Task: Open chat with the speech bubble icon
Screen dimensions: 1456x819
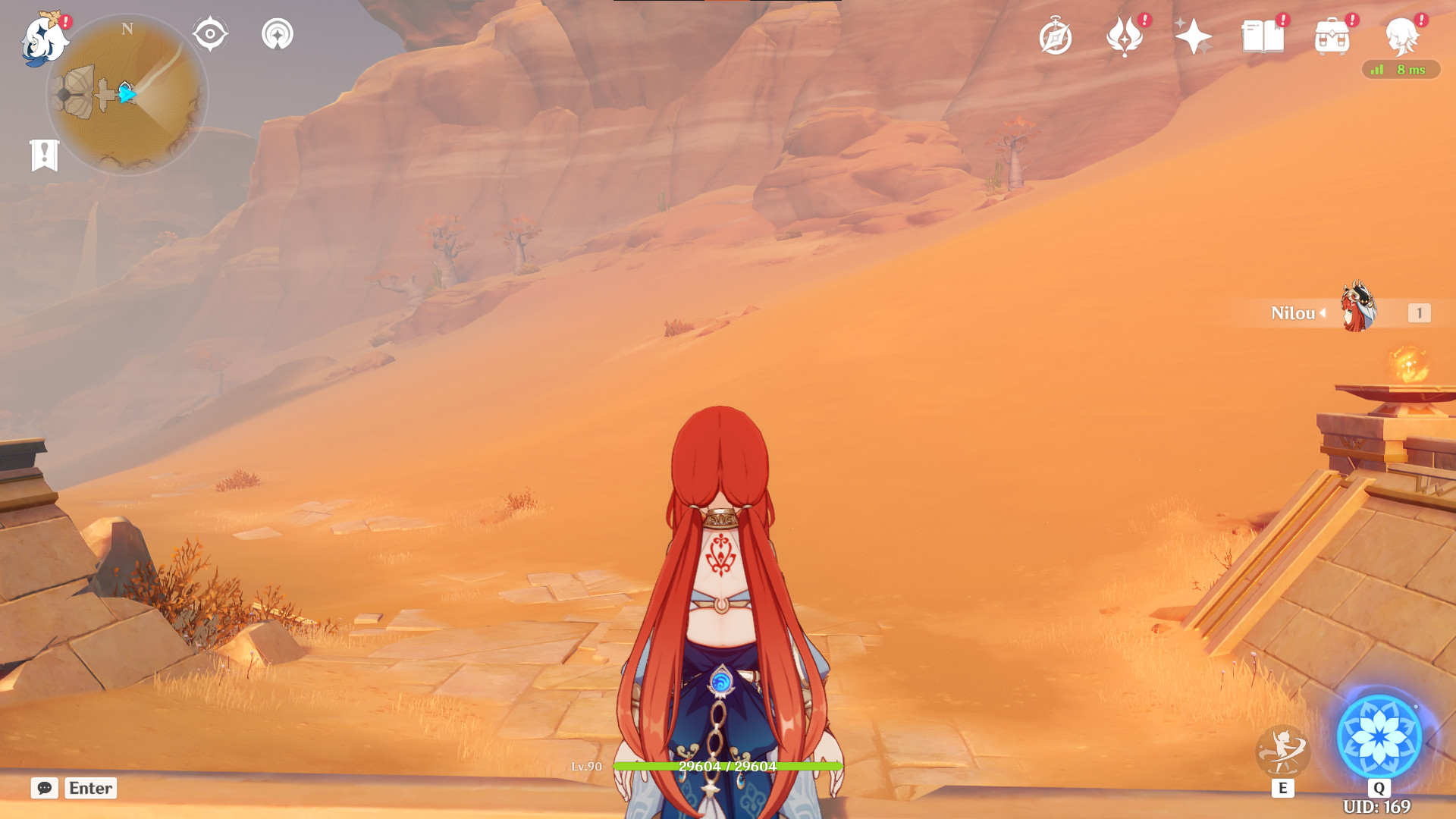Action: [x=45, y=788]
